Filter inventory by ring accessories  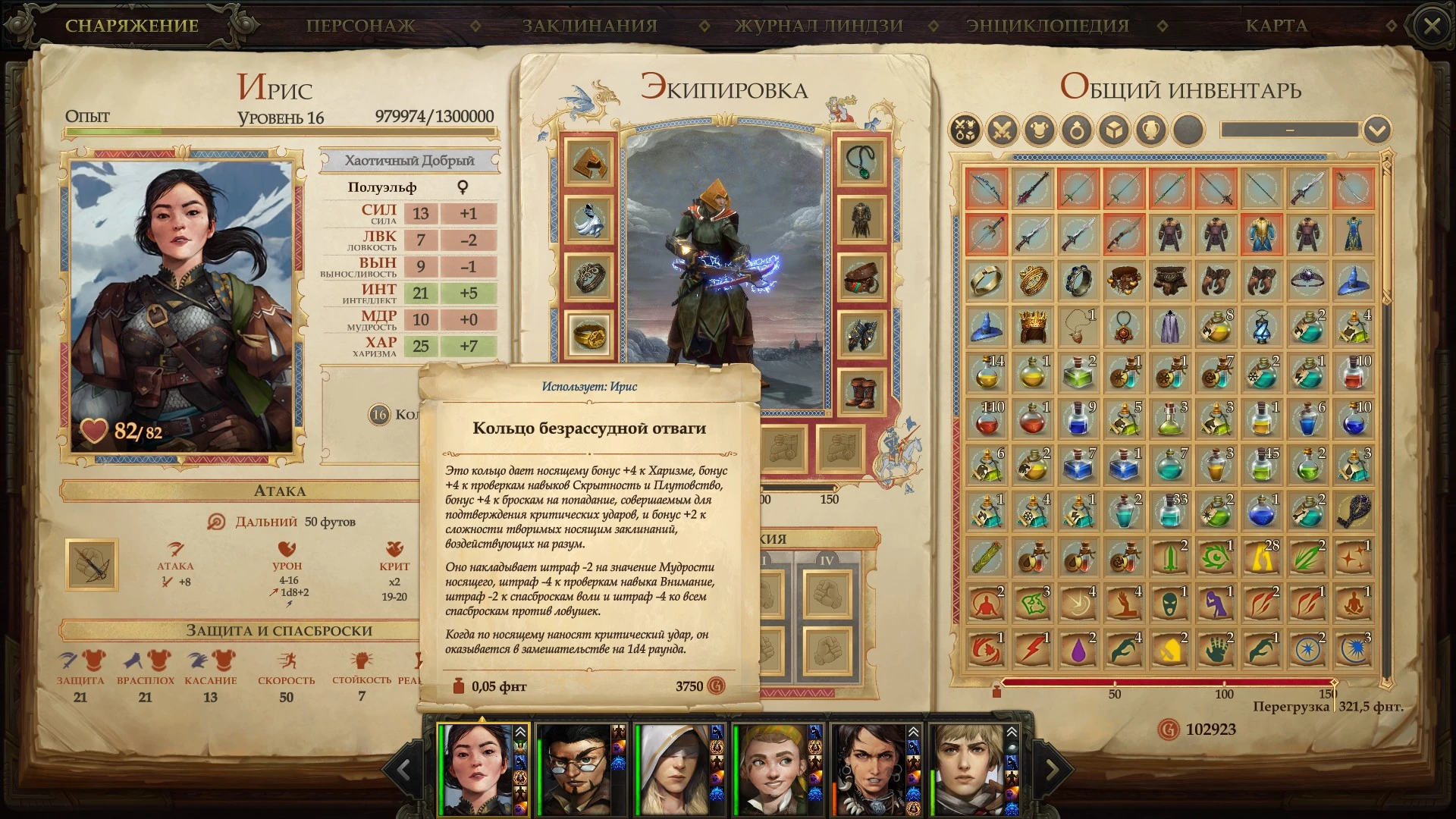pos(1077,130)
